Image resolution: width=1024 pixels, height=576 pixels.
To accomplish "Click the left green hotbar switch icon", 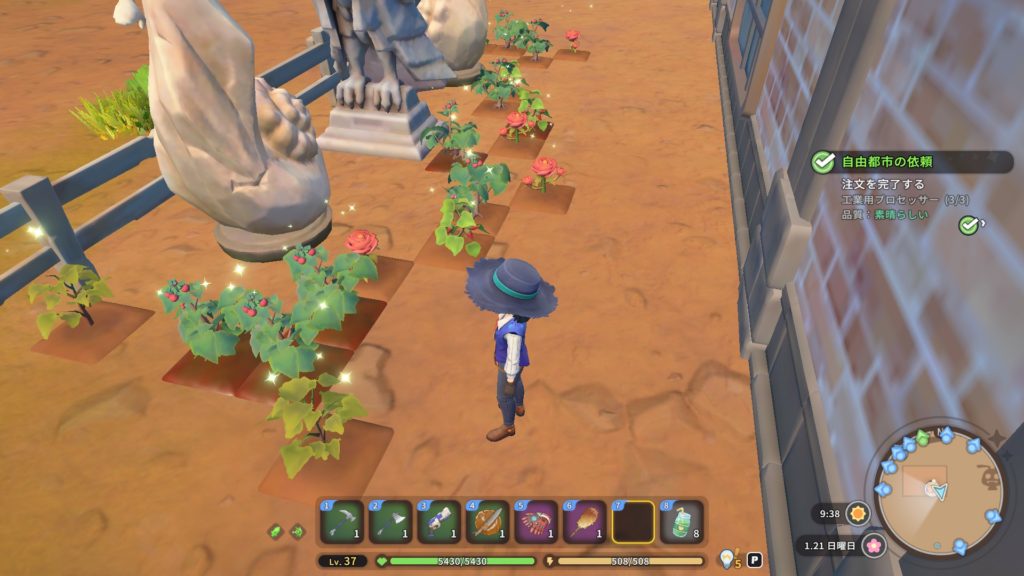I will [276, 532].
